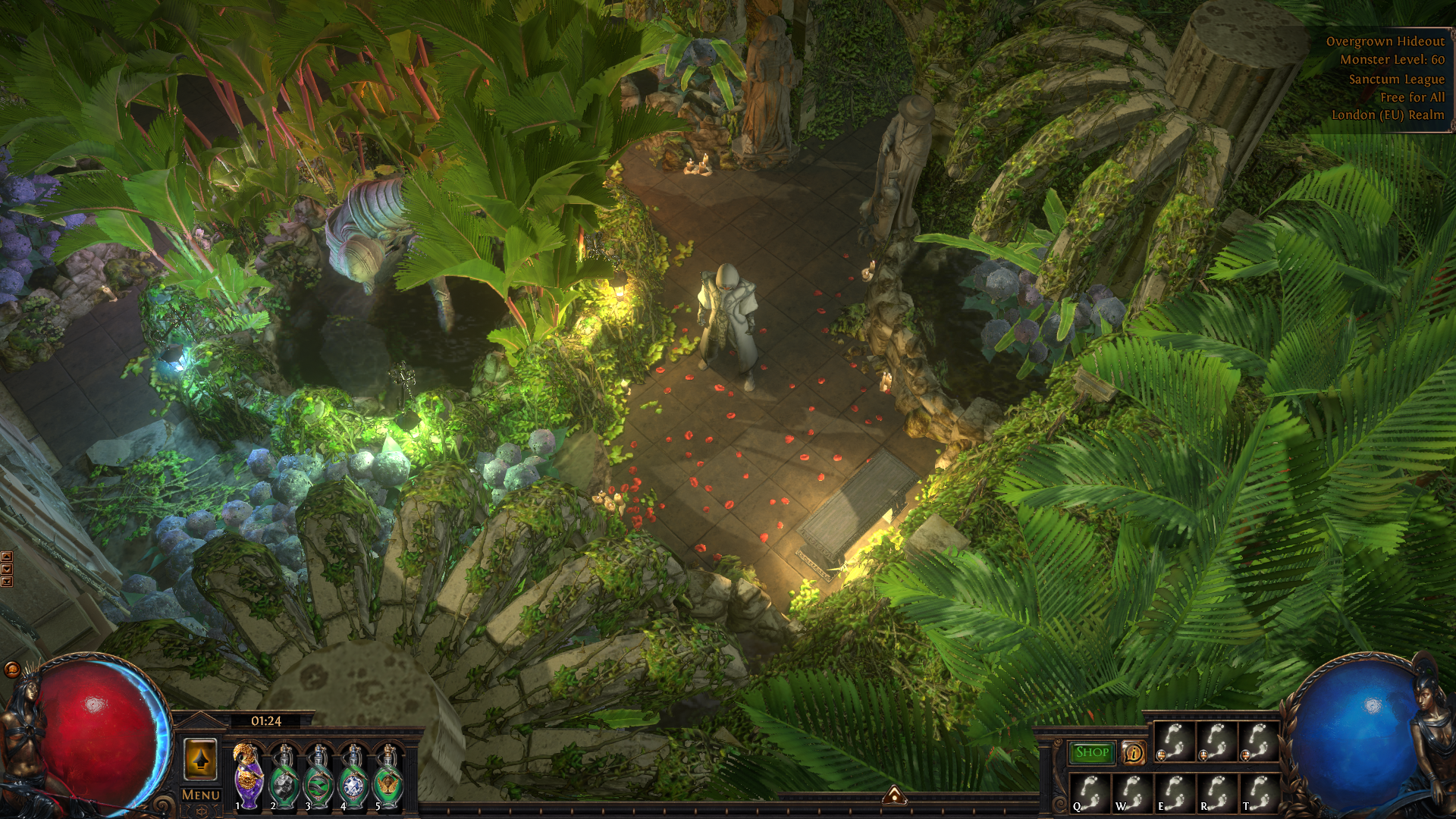Use the diamond flask in slot 4
Image resolution: width=1456 pixels, height=819 pixels.
pos(353,777)
